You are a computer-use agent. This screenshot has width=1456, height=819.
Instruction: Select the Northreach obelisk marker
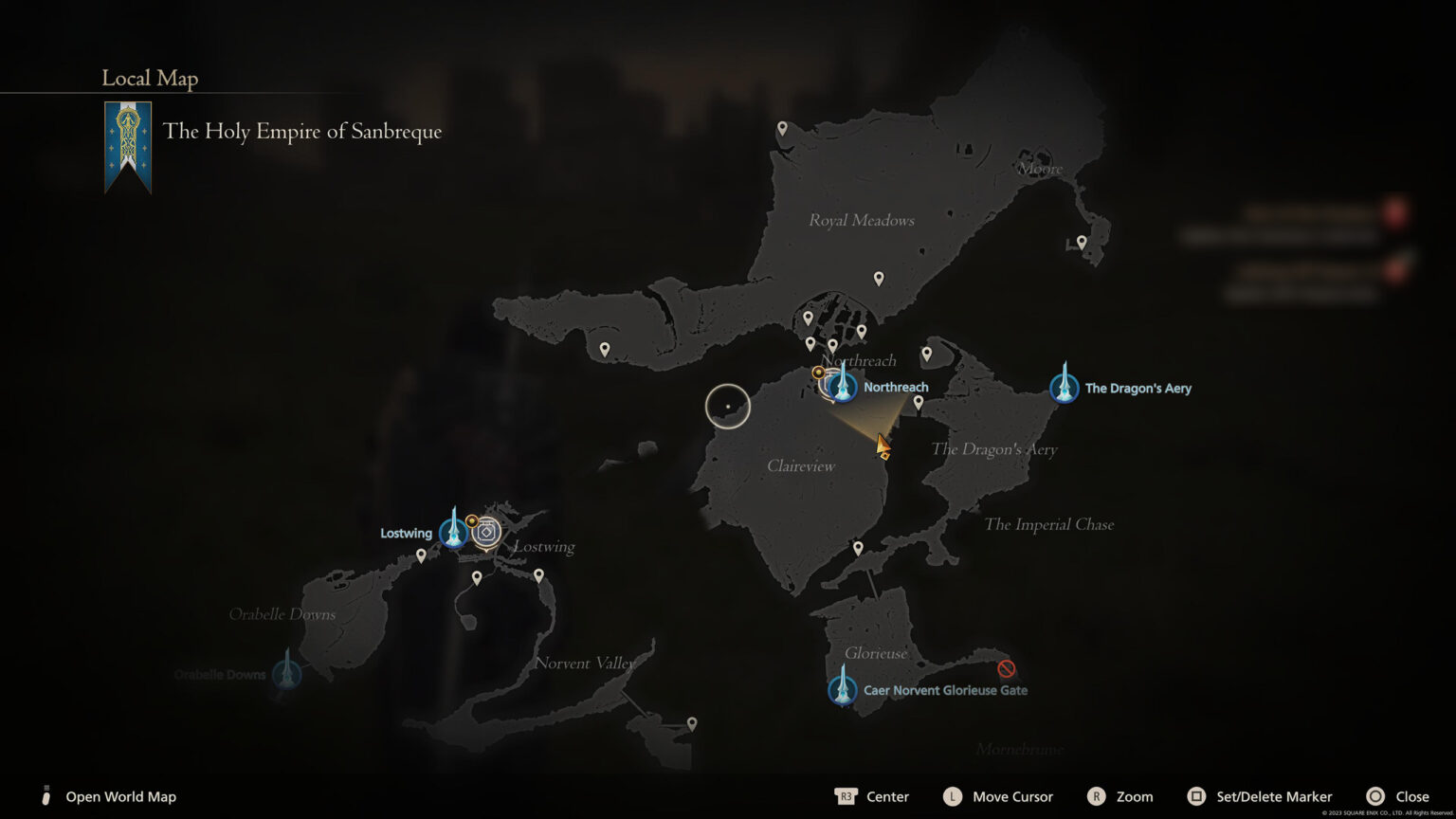(x=842, y=387)
